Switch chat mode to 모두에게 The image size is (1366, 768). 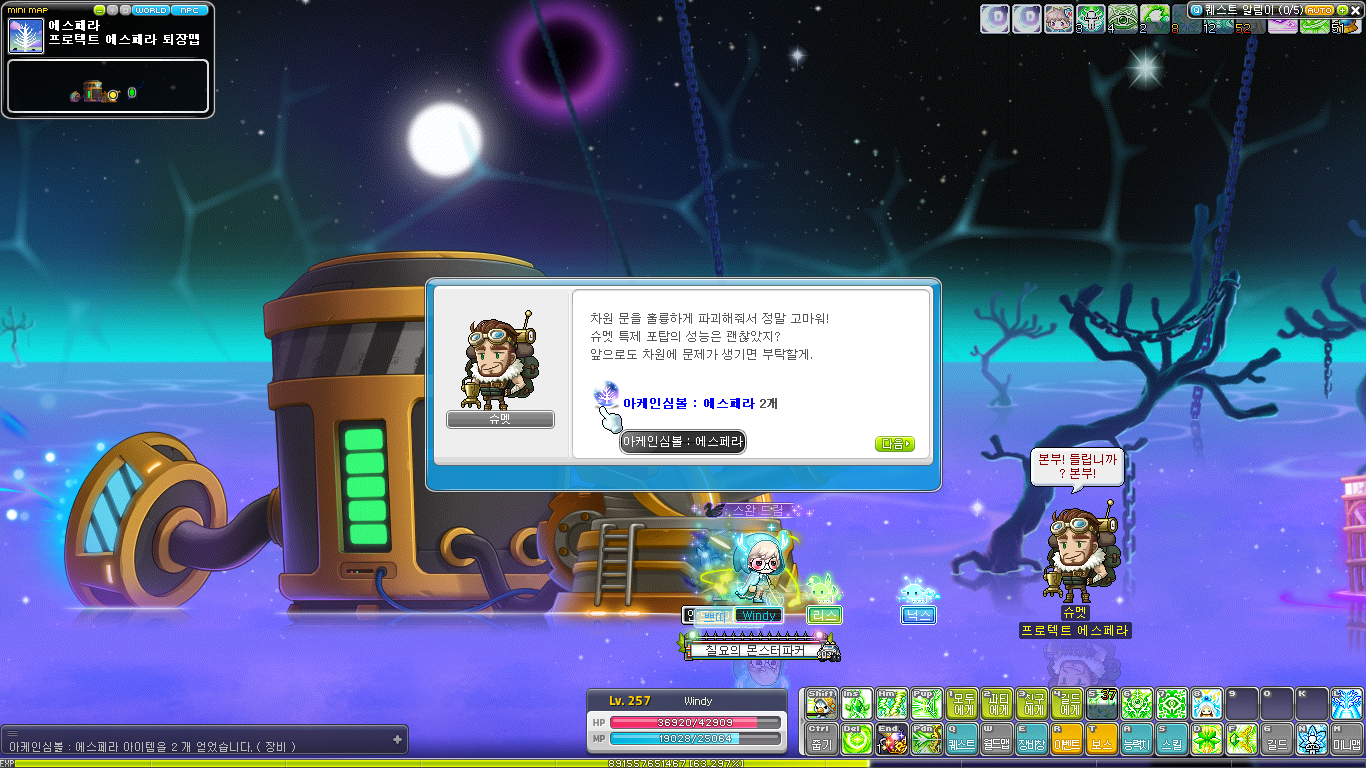tap(962, 703)
